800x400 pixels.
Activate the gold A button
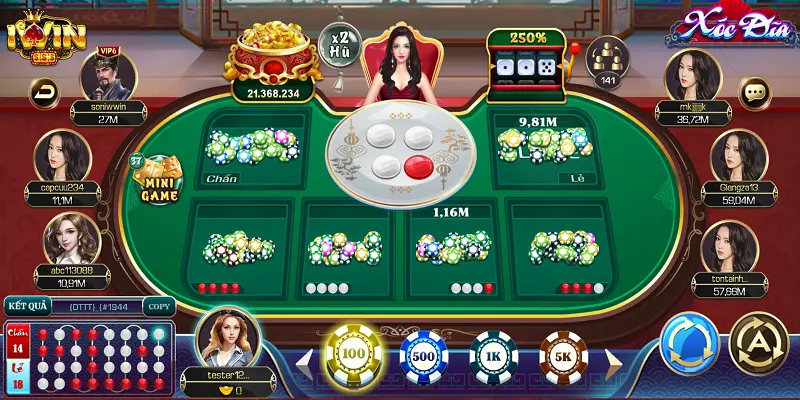click(759, 345)
